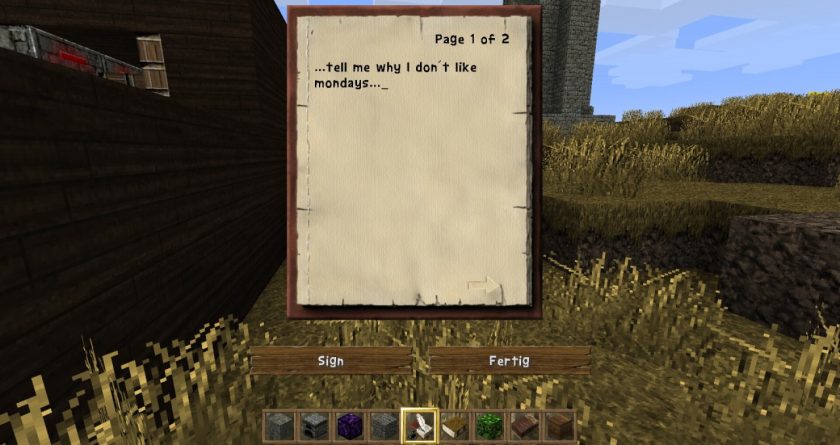The width and height of the screenshot is (840, 445).
Task: Pick the green leaves block slot
Action: click(x=490, y=425)
